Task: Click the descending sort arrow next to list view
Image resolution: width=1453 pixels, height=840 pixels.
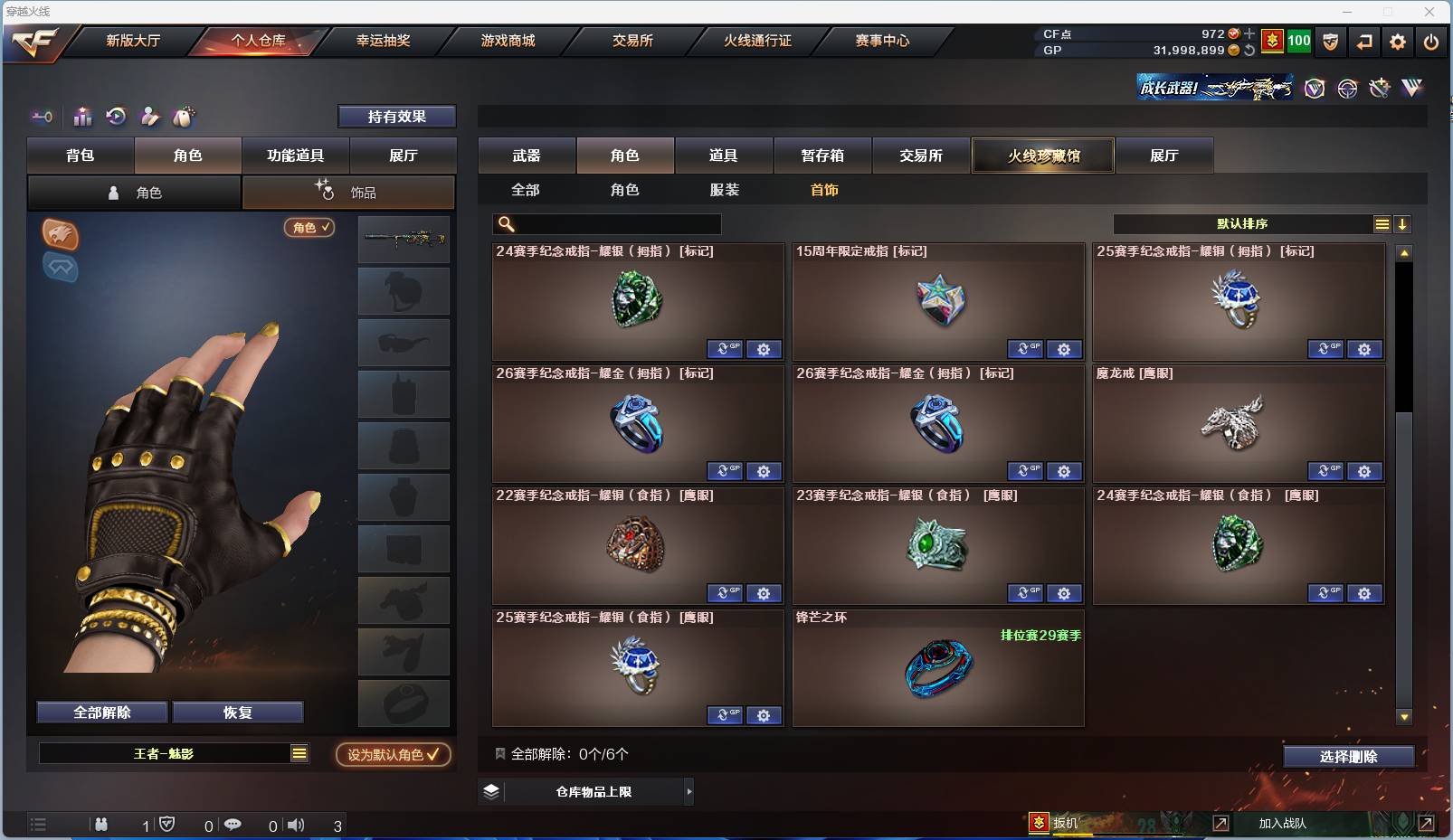Action: pyautogui.click(x=1402, y=223)
